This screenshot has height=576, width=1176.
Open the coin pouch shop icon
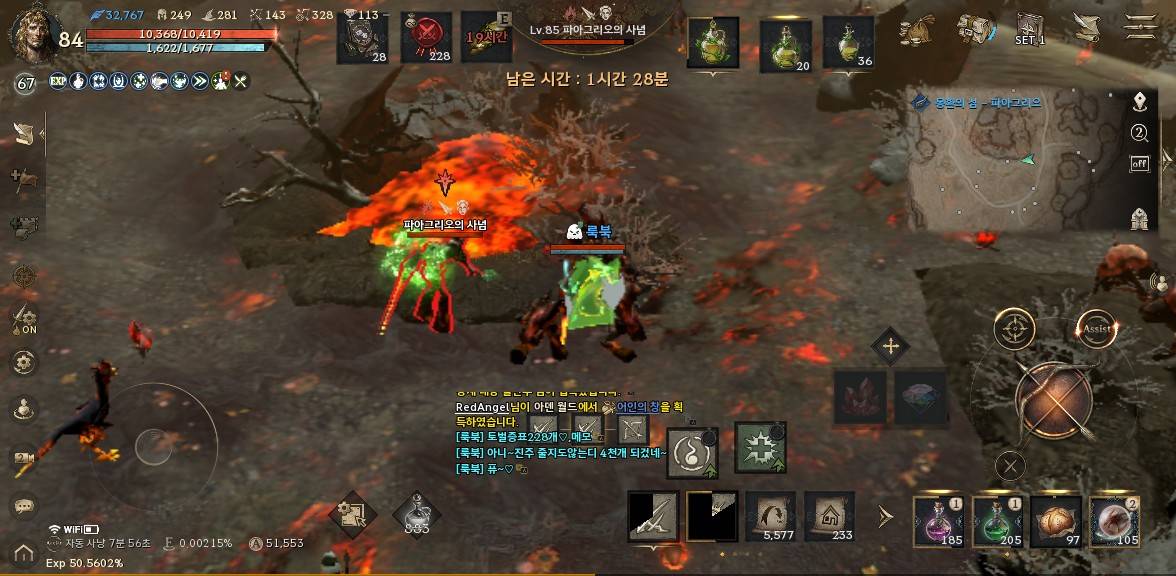coord(917,30)
